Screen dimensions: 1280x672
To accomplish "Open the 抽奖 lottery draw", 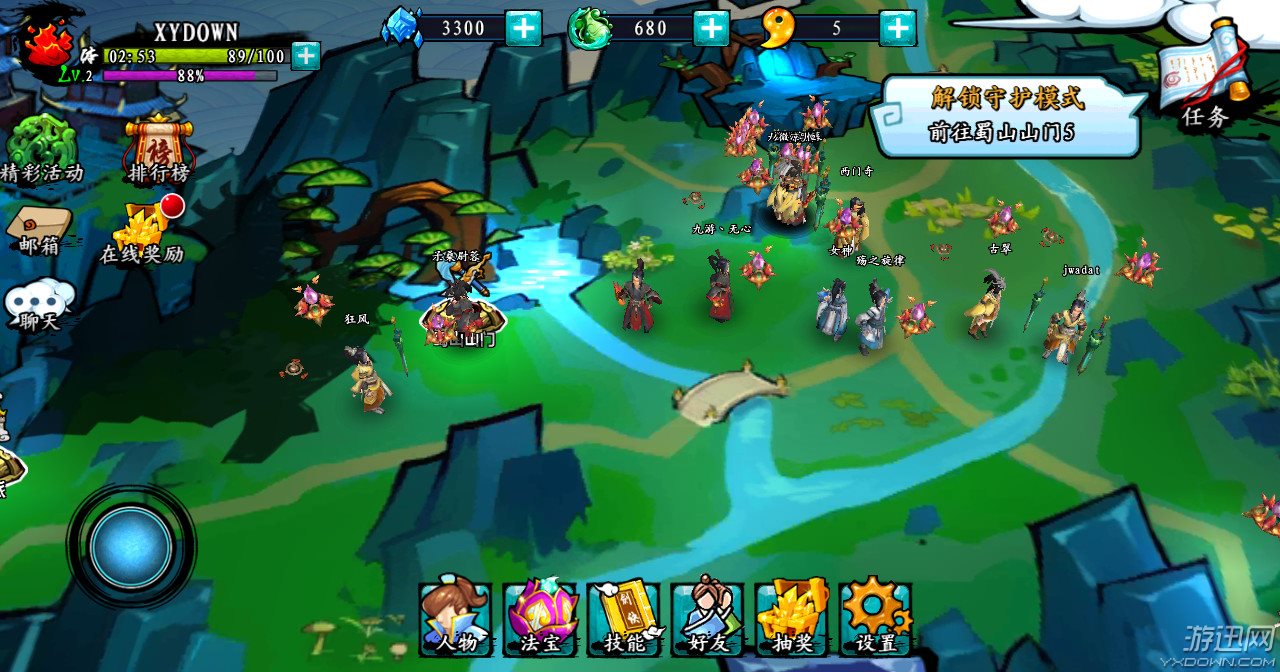I will tap(793, 617).
